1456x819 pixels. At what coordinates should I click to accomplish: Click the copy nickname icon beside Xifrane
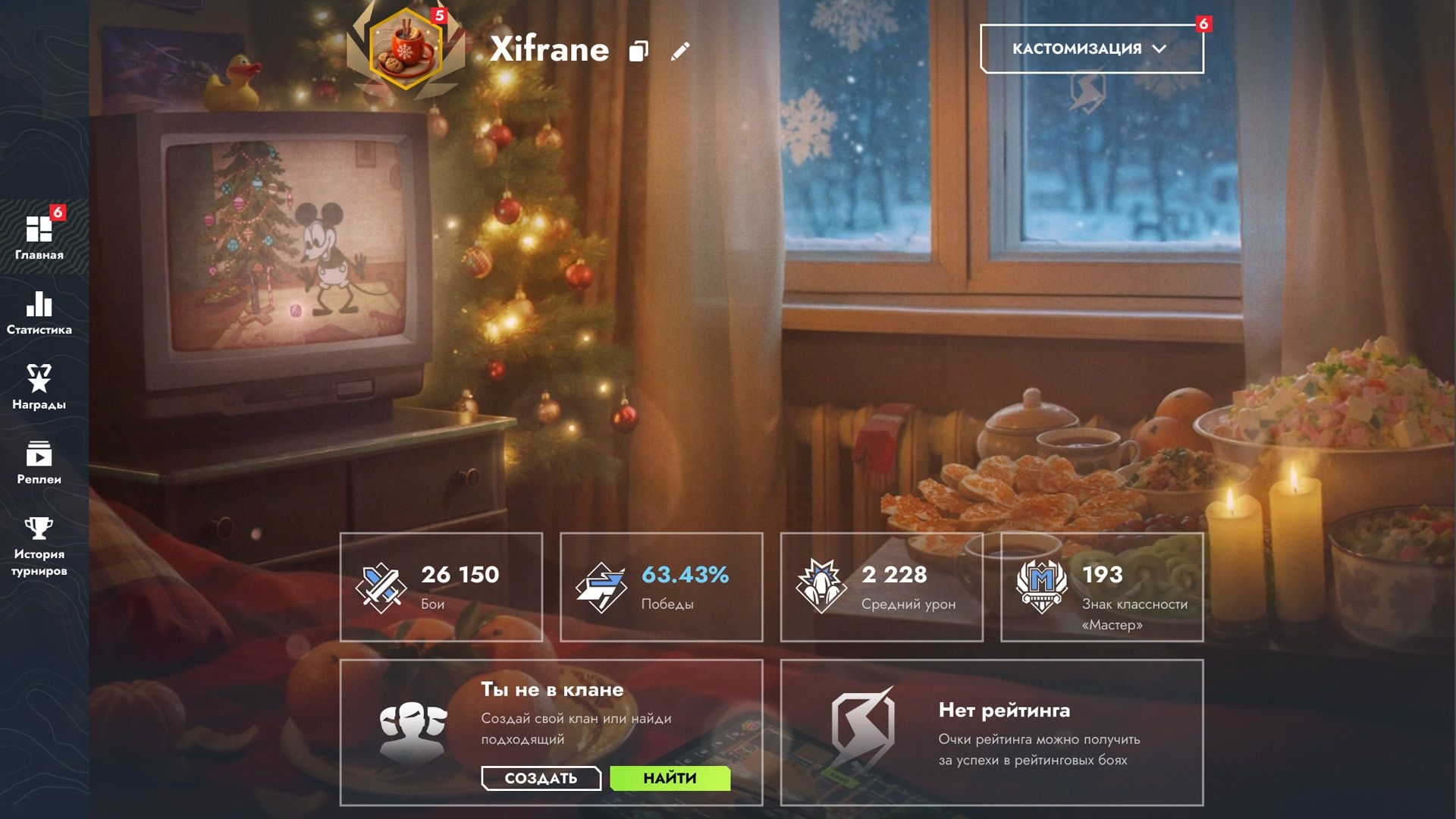point(639,51)
